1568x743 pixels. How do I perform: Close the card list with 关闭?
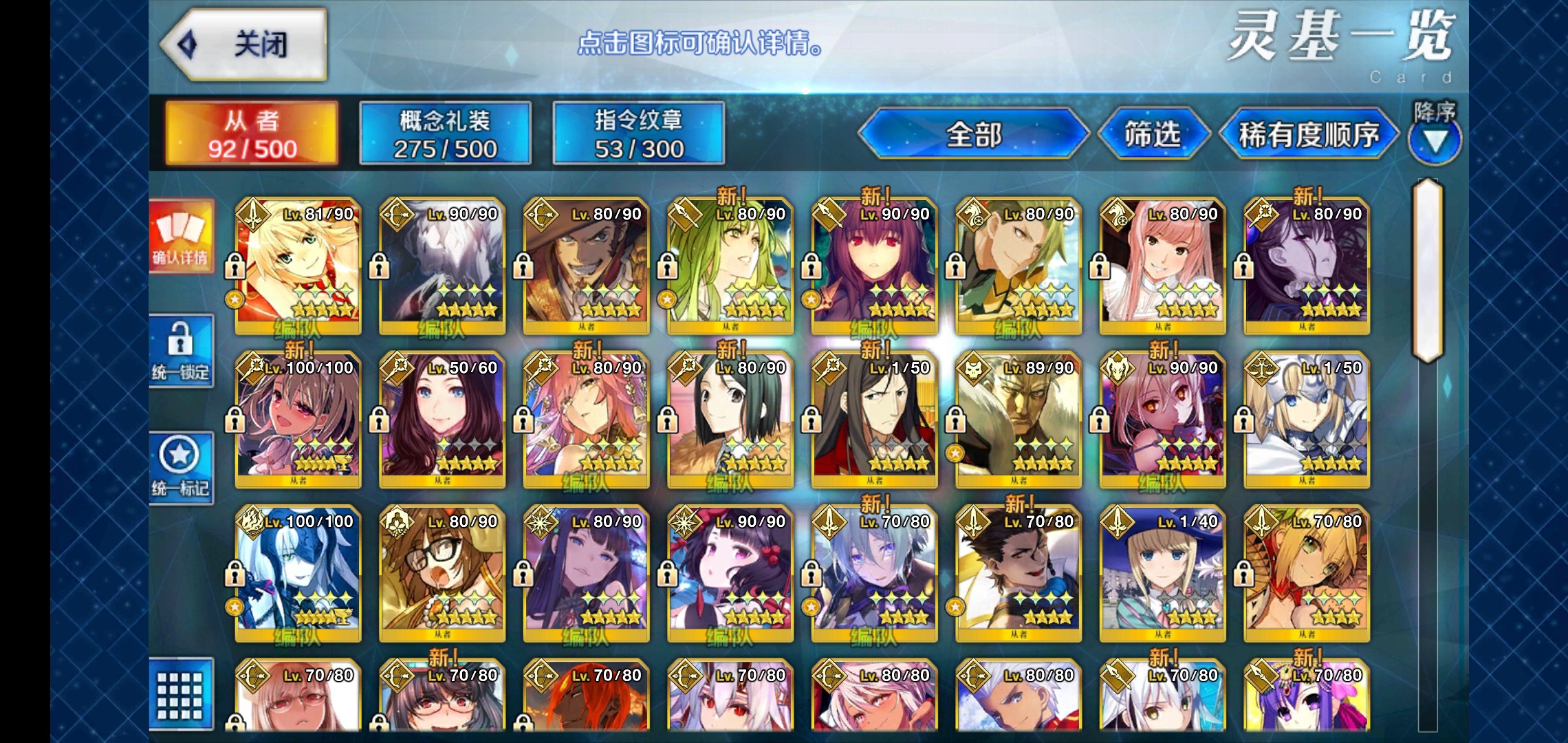(x=244, y=45)
